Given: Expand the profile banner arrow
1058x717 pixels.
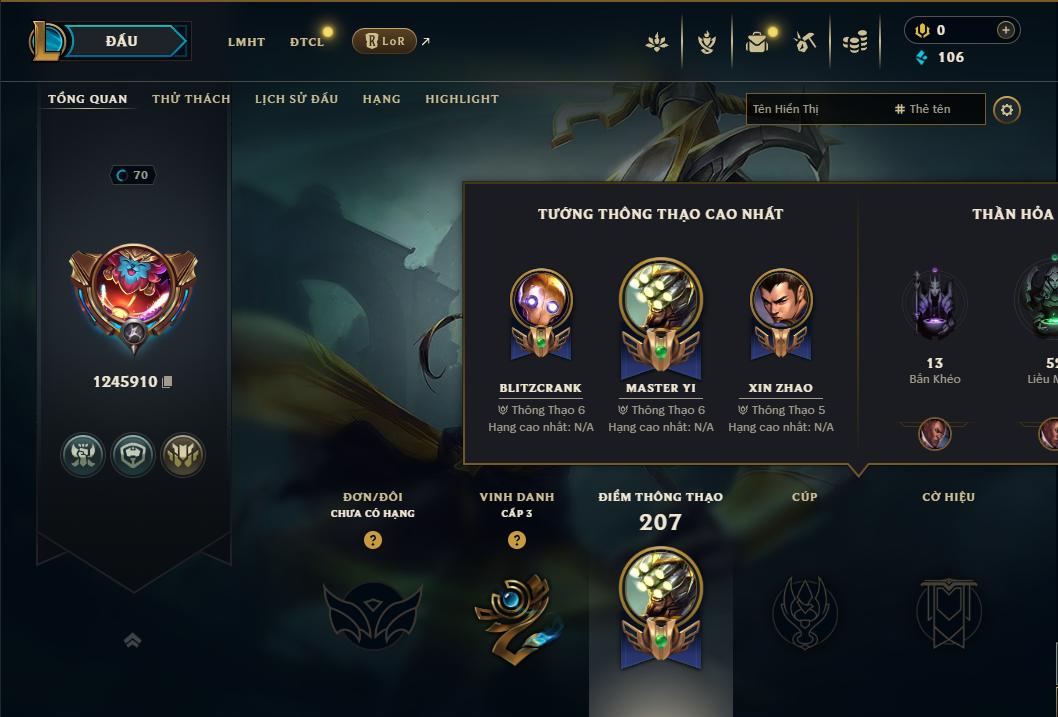Looking at the screenshot, I should [x=132, y=641].
